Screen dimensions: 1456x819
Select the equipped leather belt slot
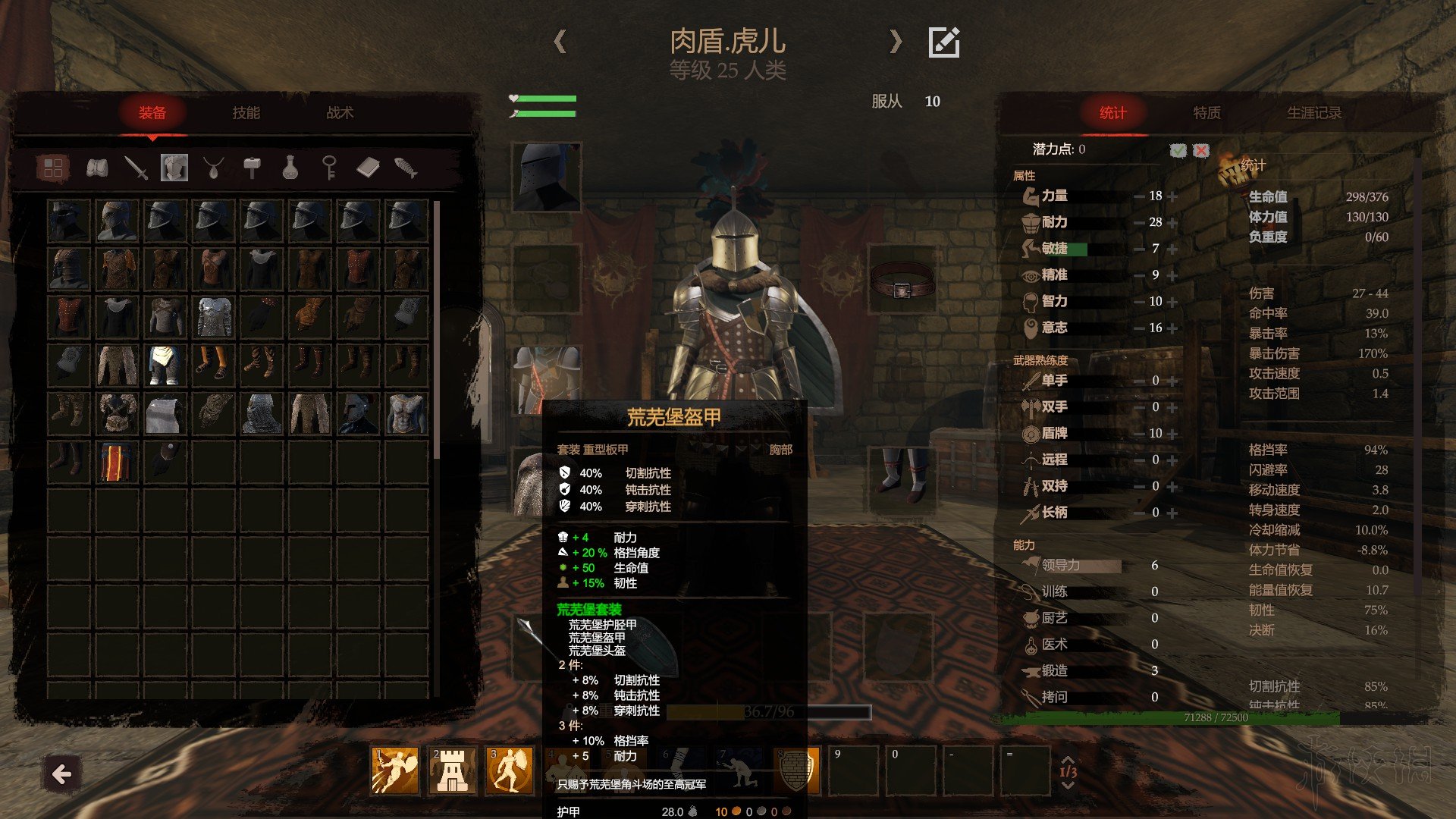(901, 281)
